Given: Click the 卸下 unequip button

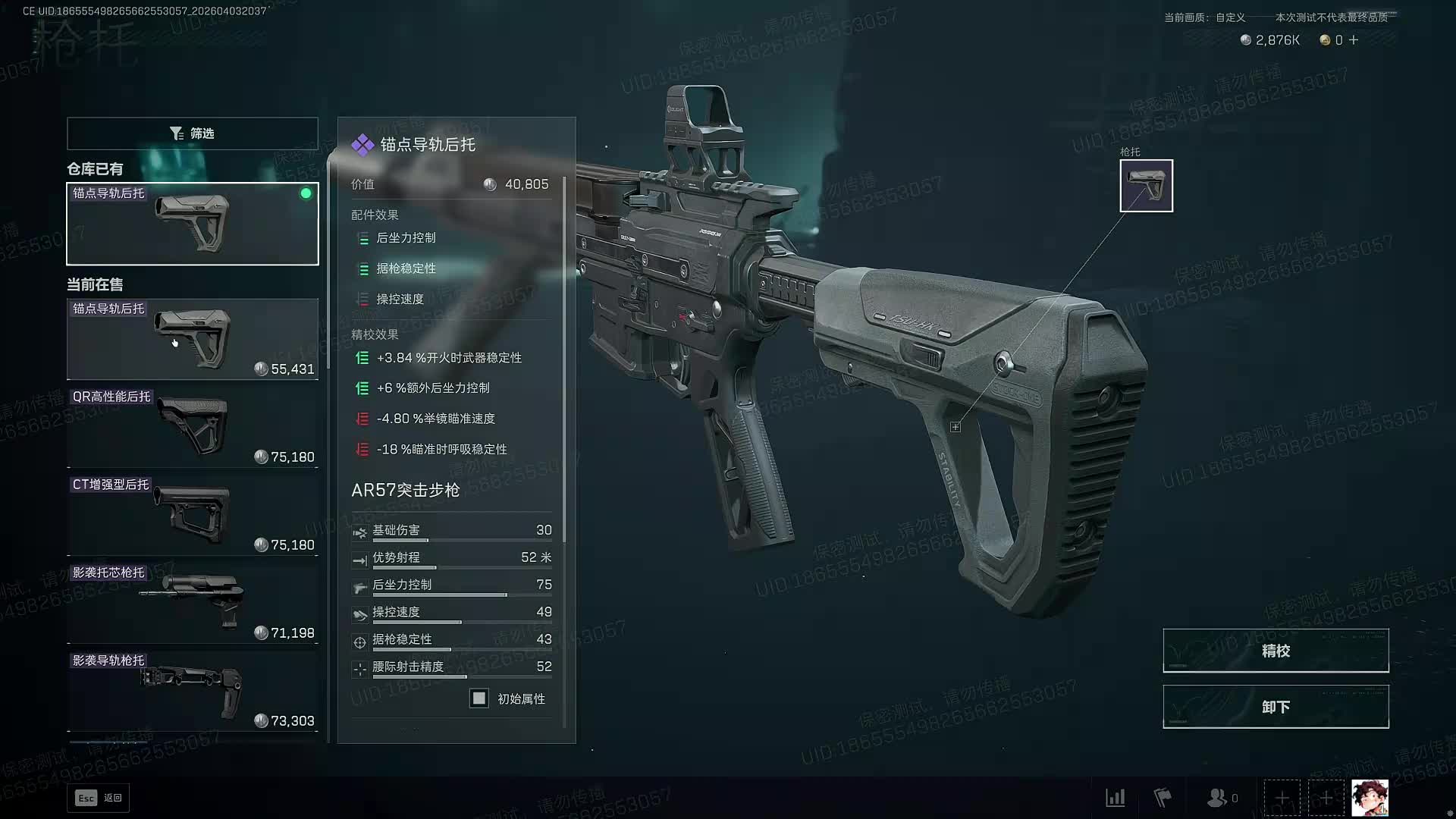Looking at the screenshot, I should coord(1276,707).
